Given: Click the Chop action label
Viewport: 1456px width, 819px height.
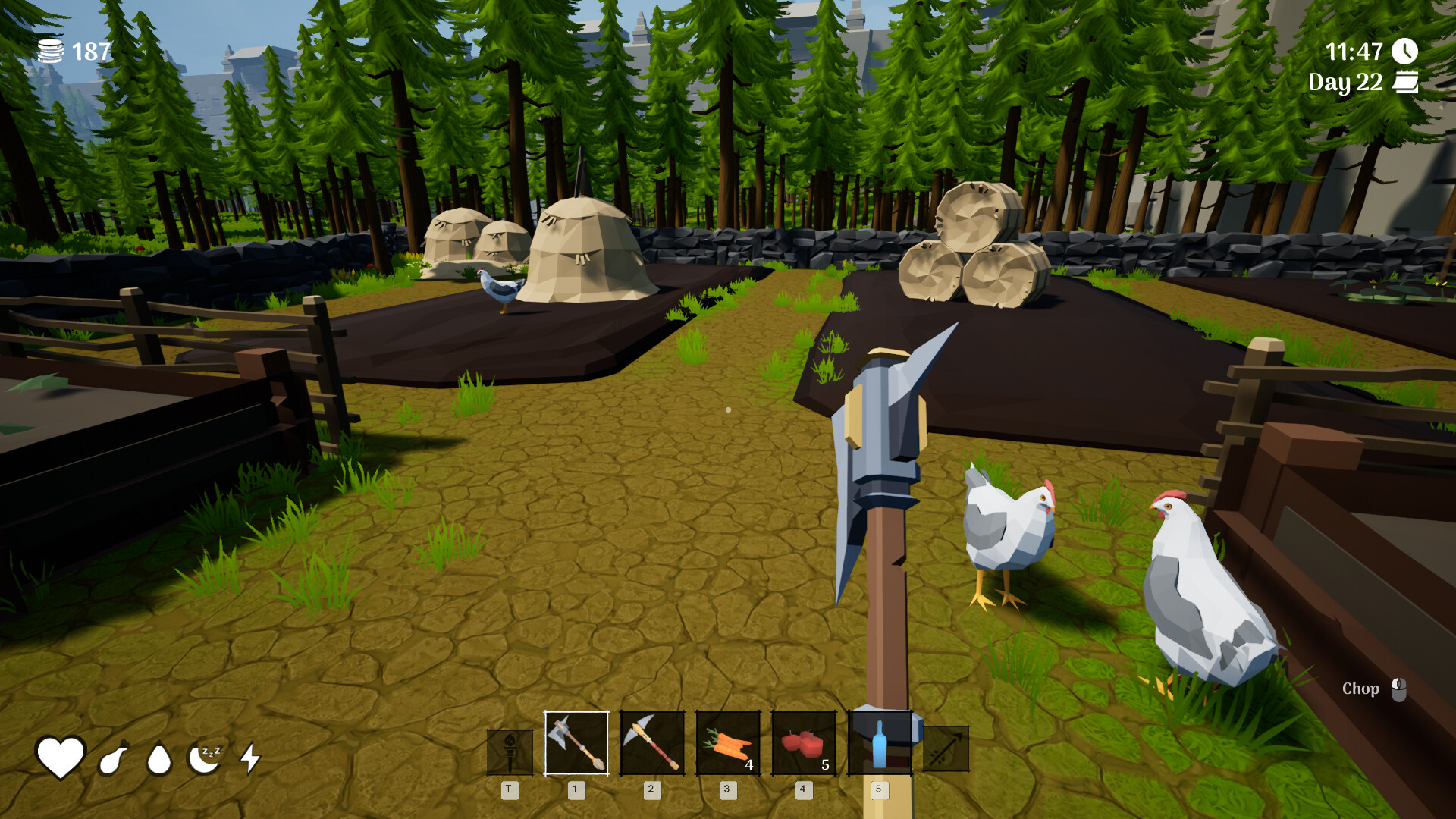Looking at the screenshot, I should coord(1361,689).
